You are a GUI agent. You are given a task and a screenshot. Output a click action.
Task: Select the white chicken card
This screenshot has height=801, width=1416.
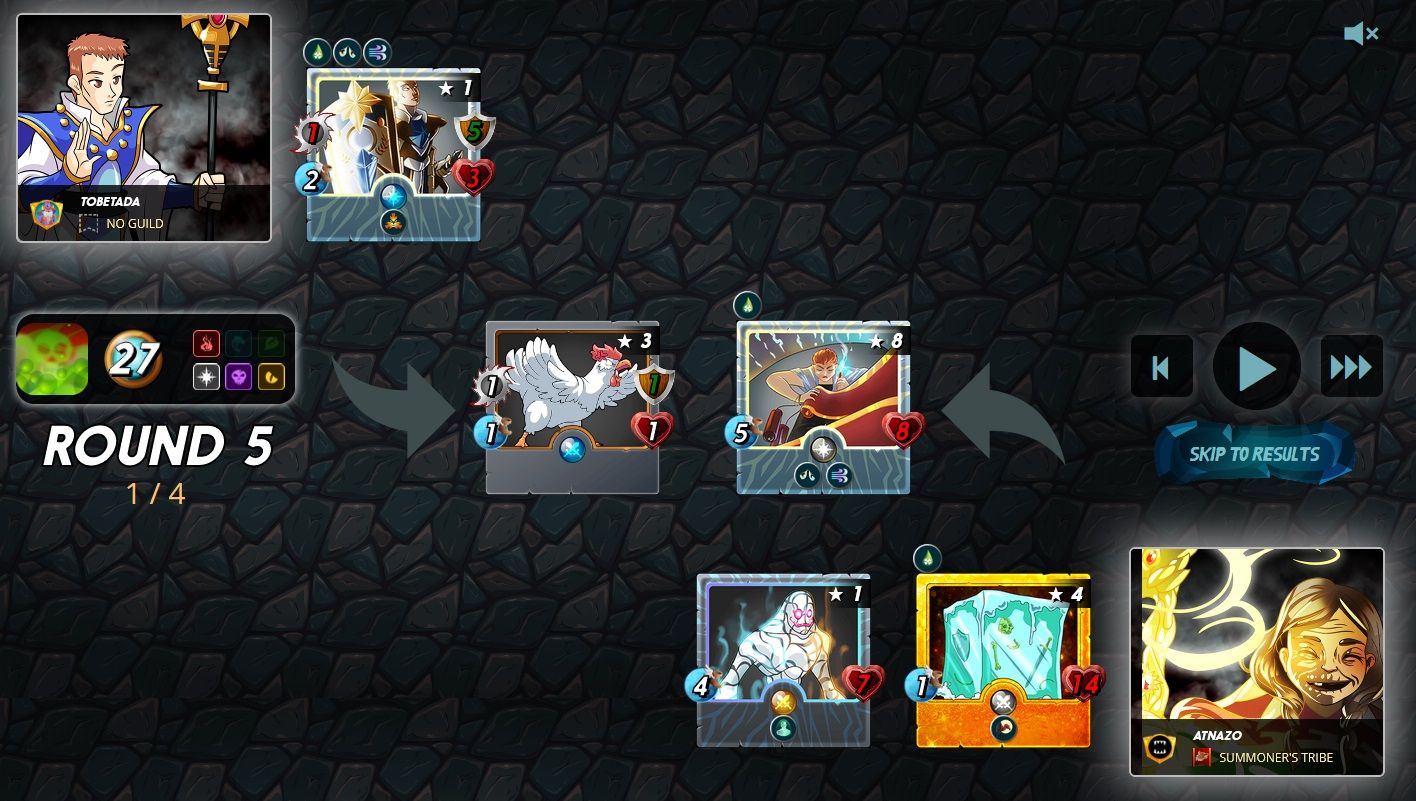pyautogui.click(x=572, y=406)
